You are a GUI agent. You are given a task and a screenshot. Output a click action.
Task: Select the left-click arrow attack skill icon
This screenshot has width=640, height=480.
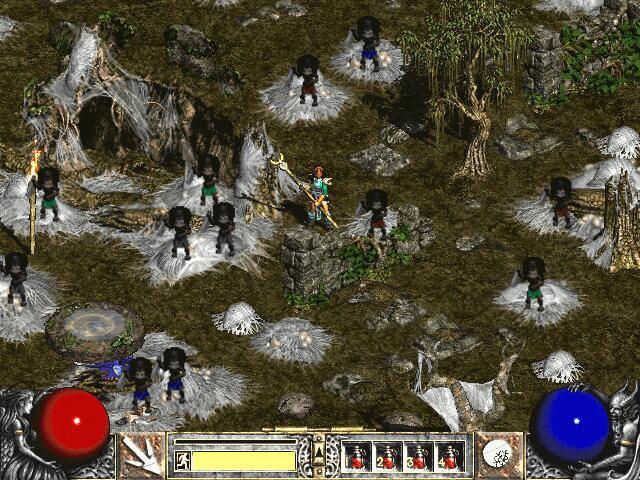tap(142, 455)
